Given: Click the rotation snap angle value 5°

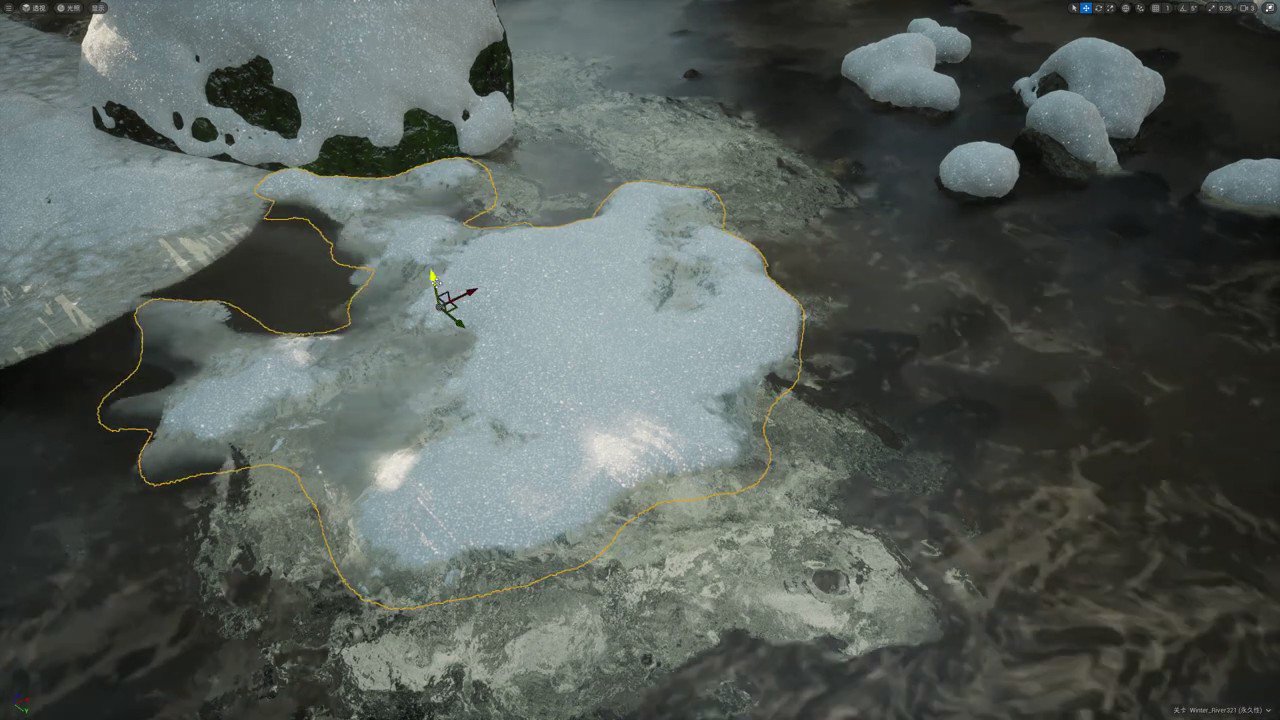Looking at the screenshot, I should (x=1194, y=8).
